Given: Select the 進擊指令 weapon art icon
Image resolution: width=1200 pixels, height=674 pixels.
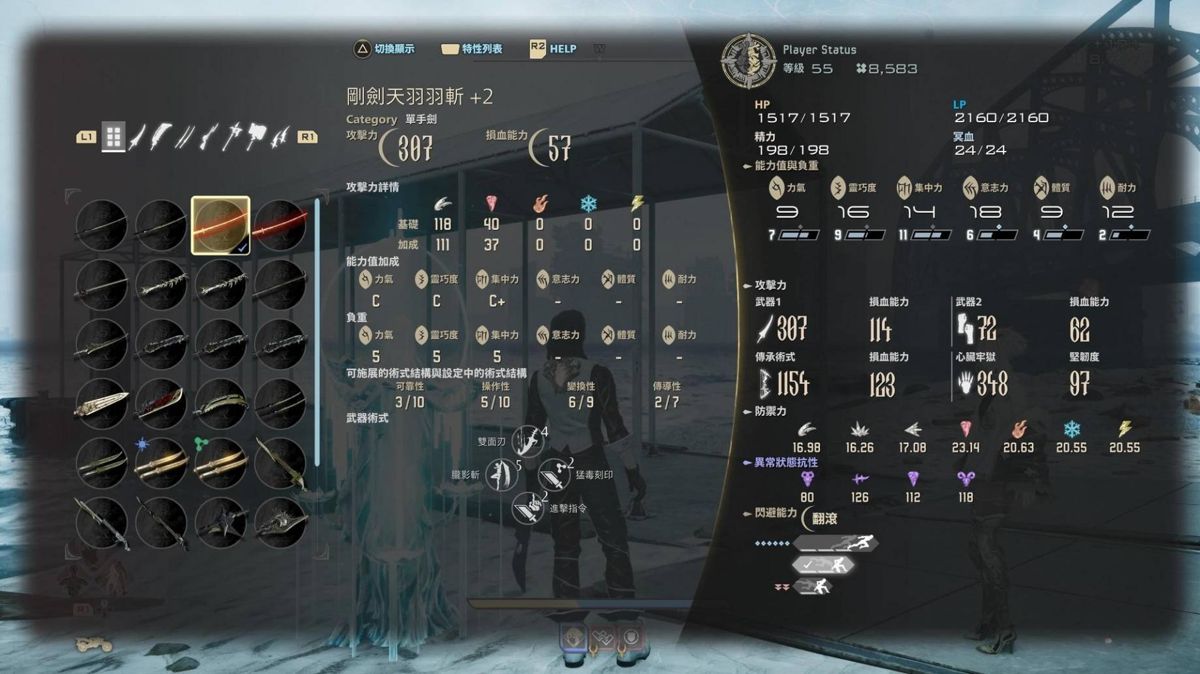Looking at the screenshot, I should click(527, 507).
